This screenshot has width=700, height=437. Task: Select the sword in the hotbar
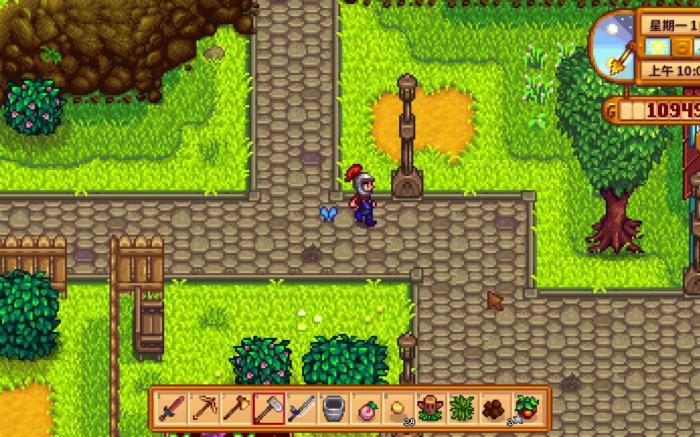coord(171,408)
